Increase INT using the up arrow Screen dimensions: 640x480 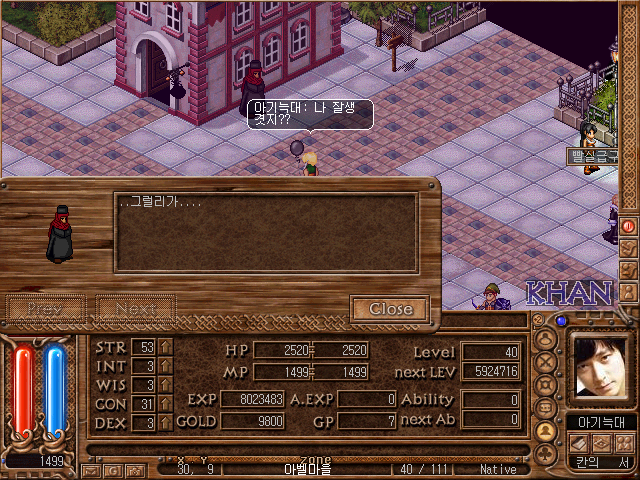[166, 365]
